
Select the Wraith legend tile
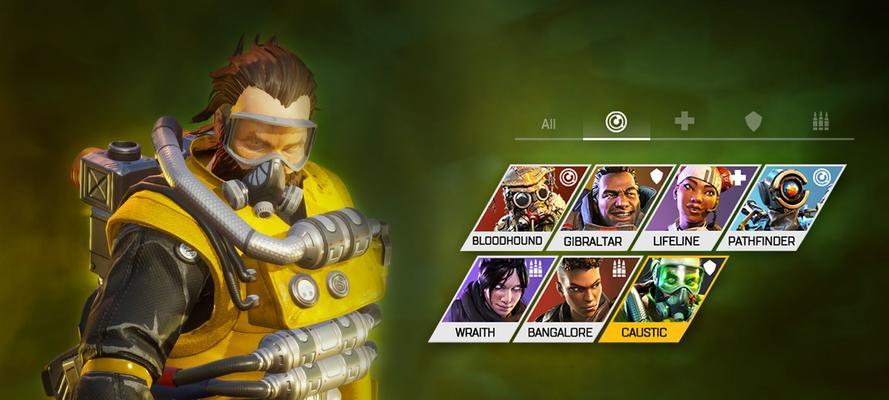coord(485,297)
